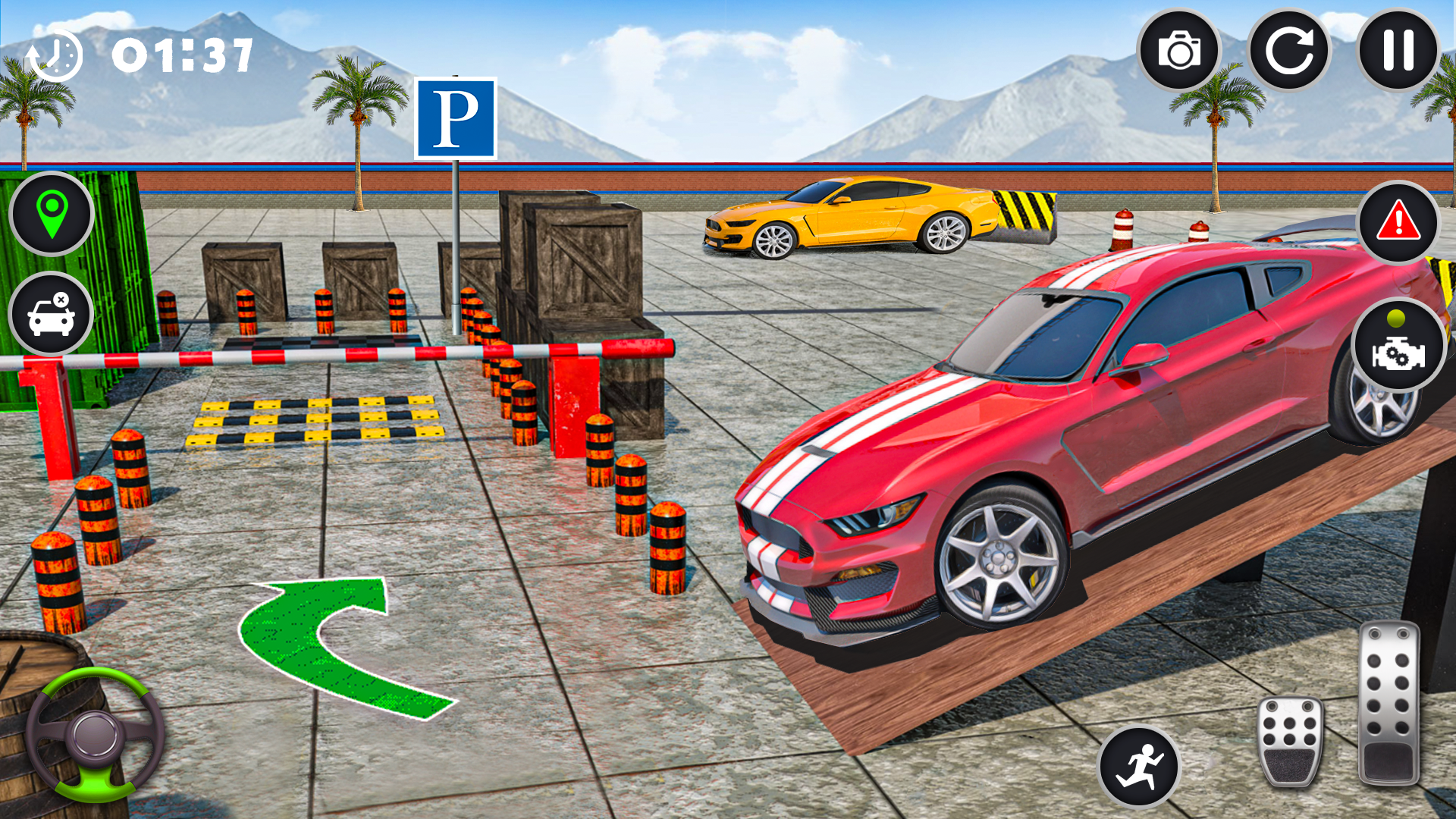This screenshot has height=819, width=1456.
Task: Resume gameplay via the pause button
Action: [x=1398, y=50]
